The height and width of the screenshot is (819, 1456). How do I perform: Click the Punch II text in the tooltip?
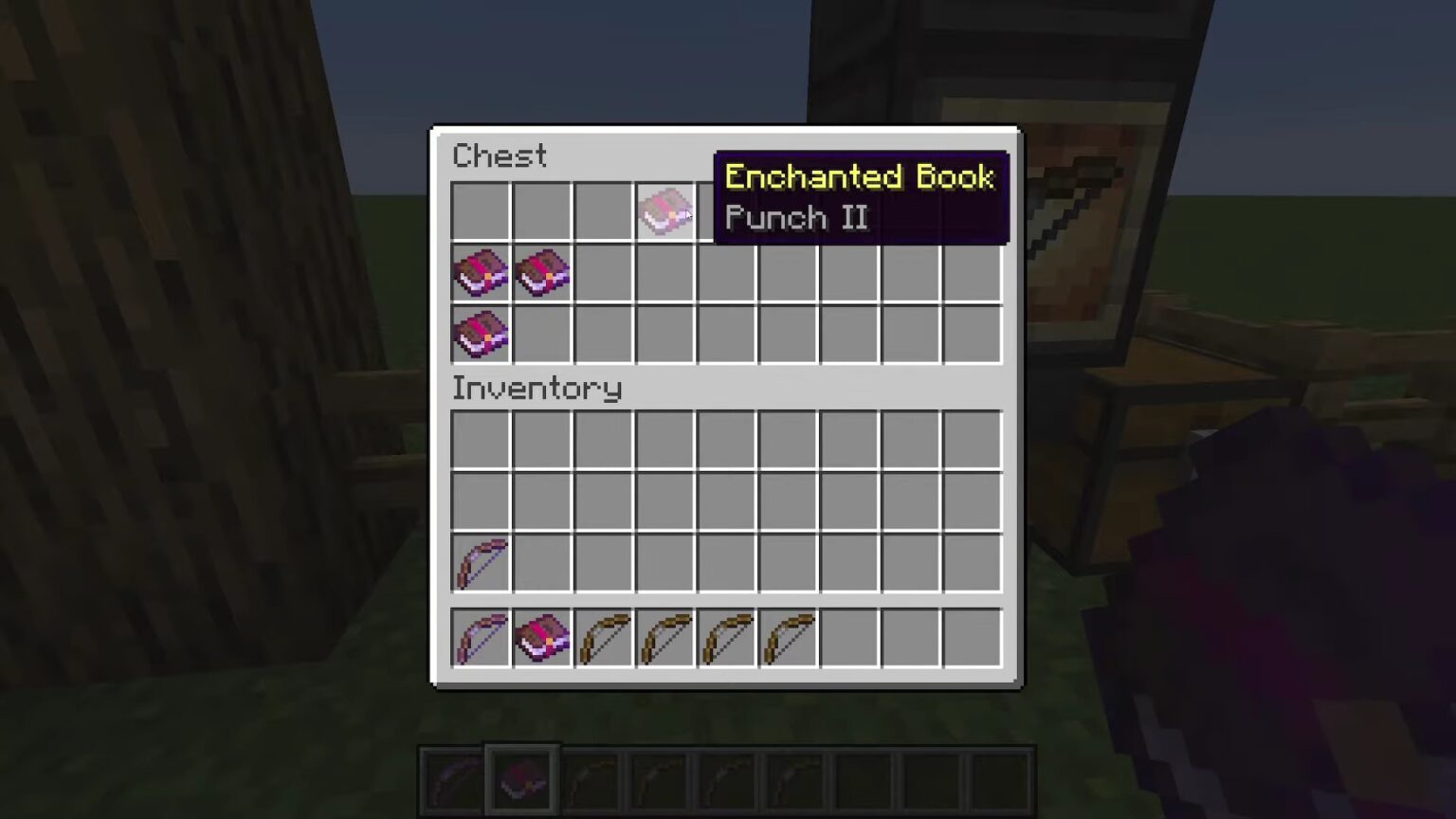(x=795, y=218)
